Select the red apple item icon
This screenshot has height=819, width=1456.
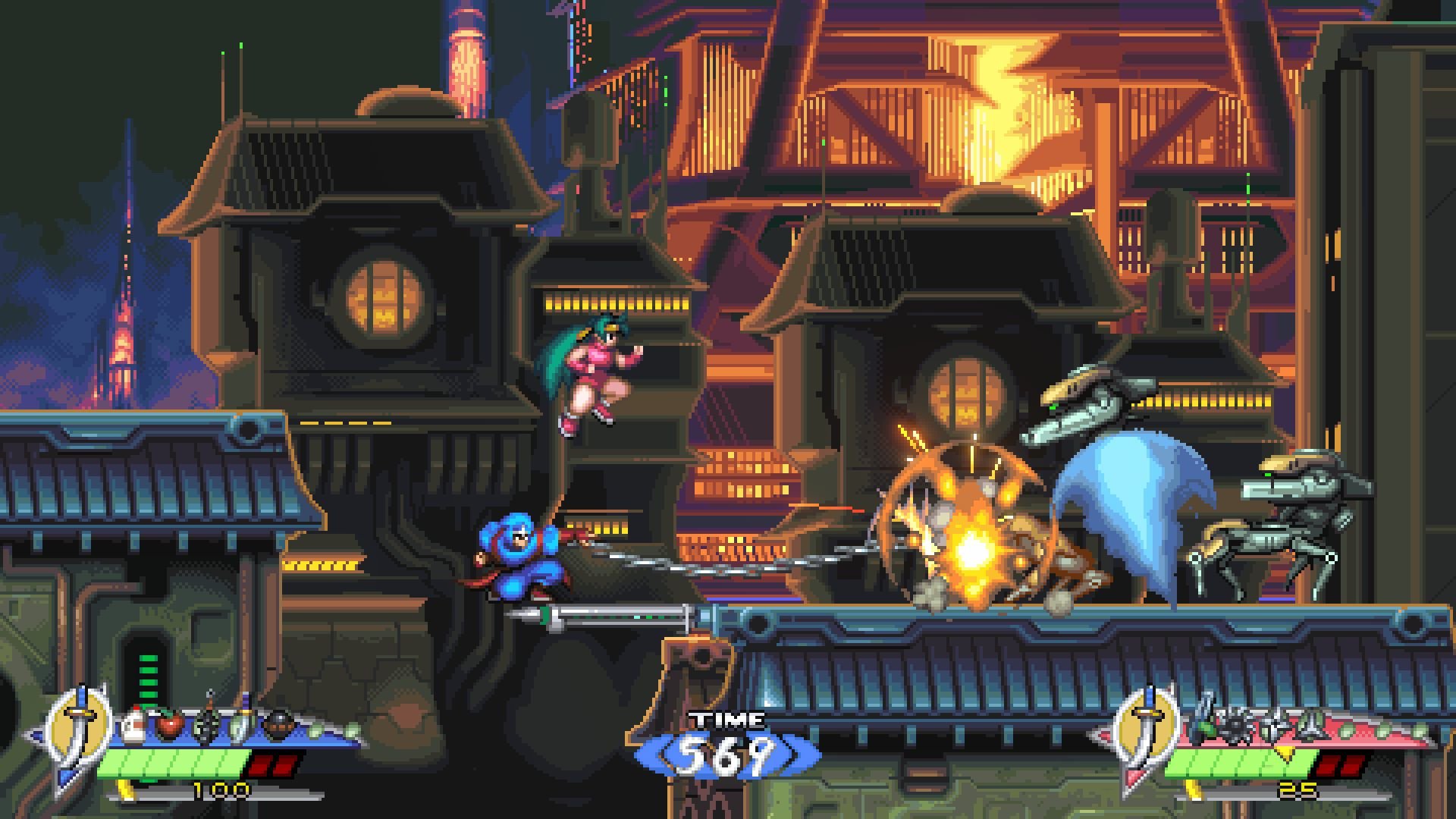click(x=169, y=725)
